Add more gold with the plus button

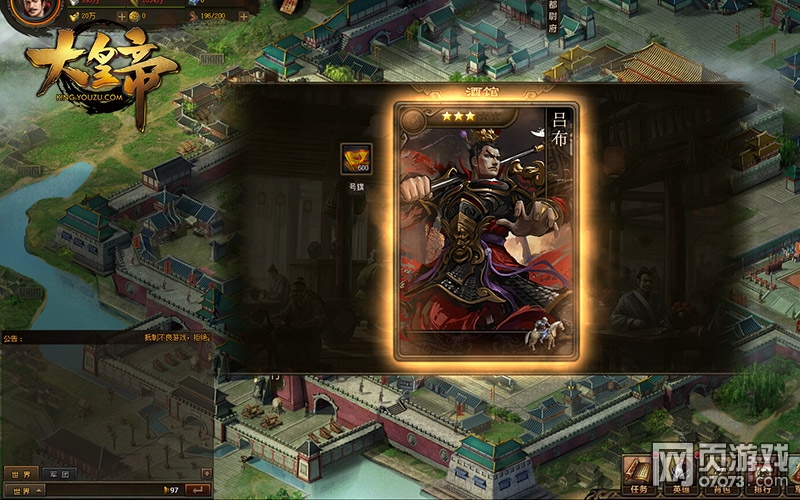point(122,17)
